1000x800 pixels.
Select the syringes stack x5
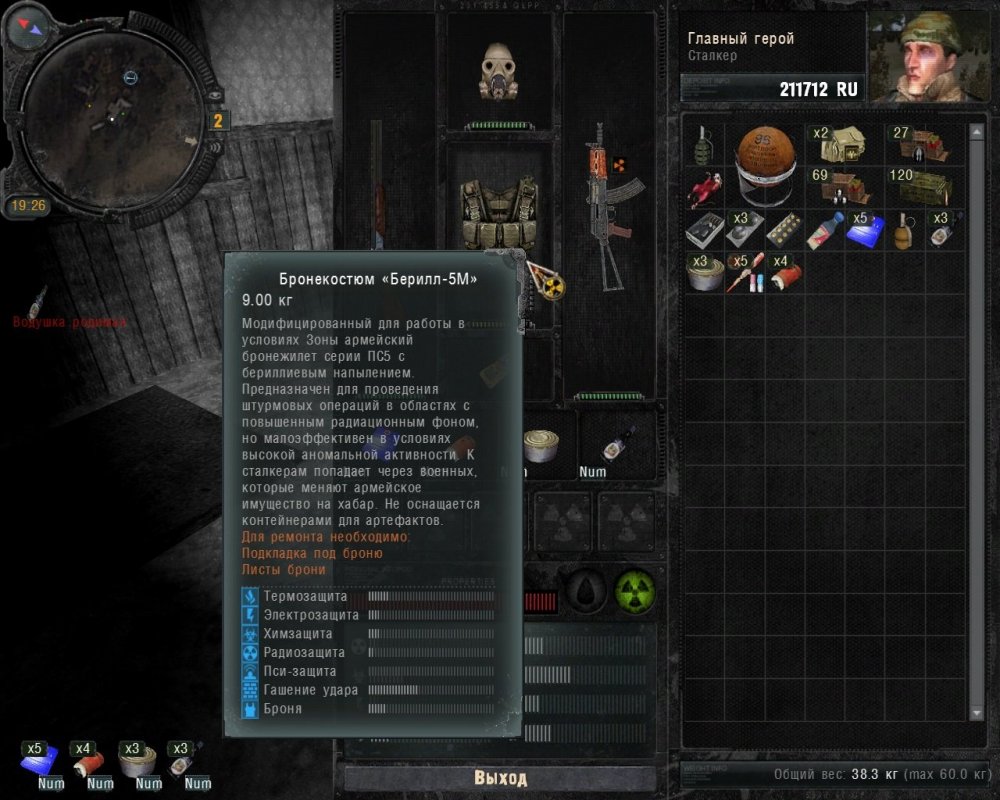tap(744, 272)
